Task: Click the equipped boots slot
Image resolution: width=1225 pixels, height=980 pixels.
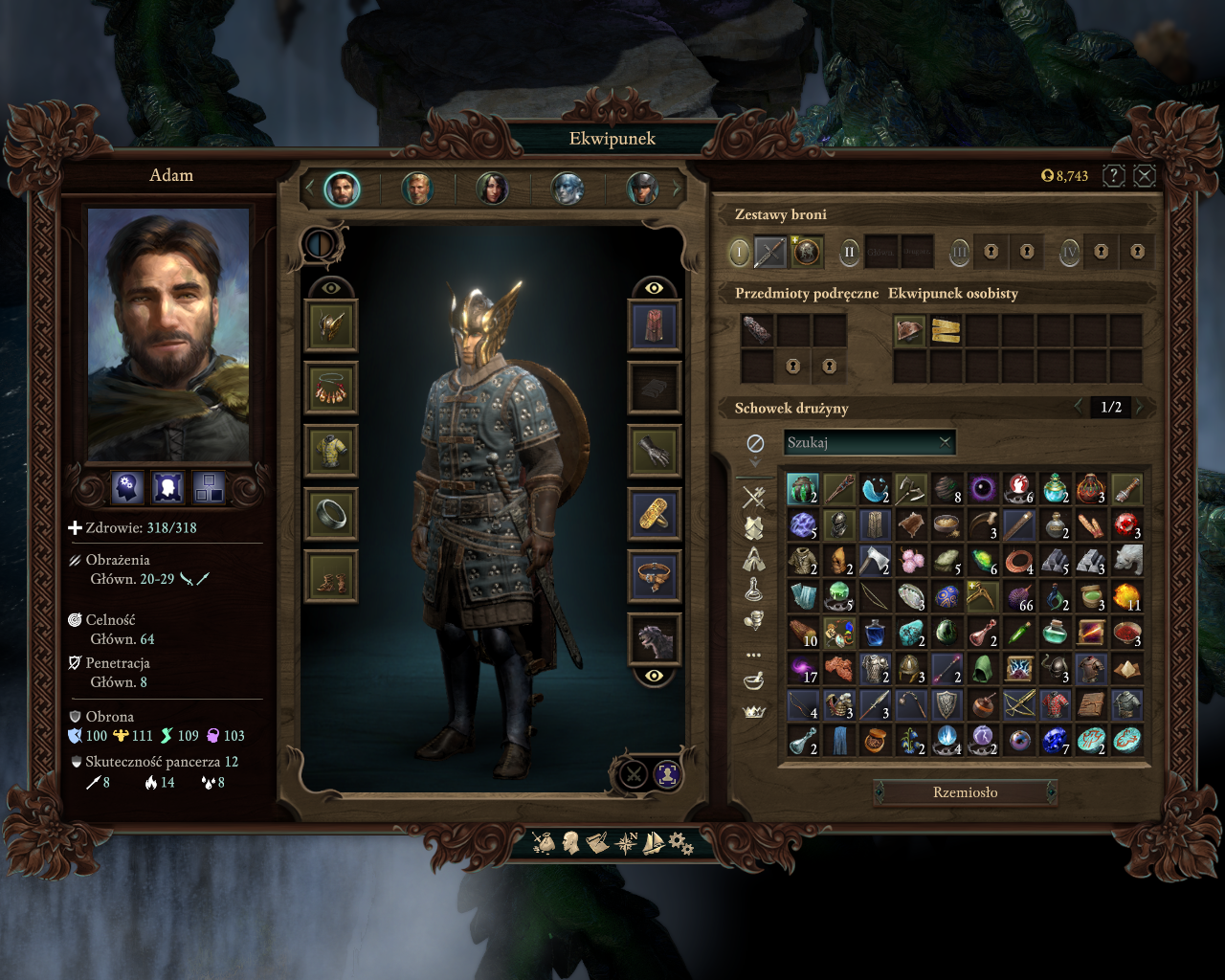Action: pyautogui.click(x=331, y=577)
